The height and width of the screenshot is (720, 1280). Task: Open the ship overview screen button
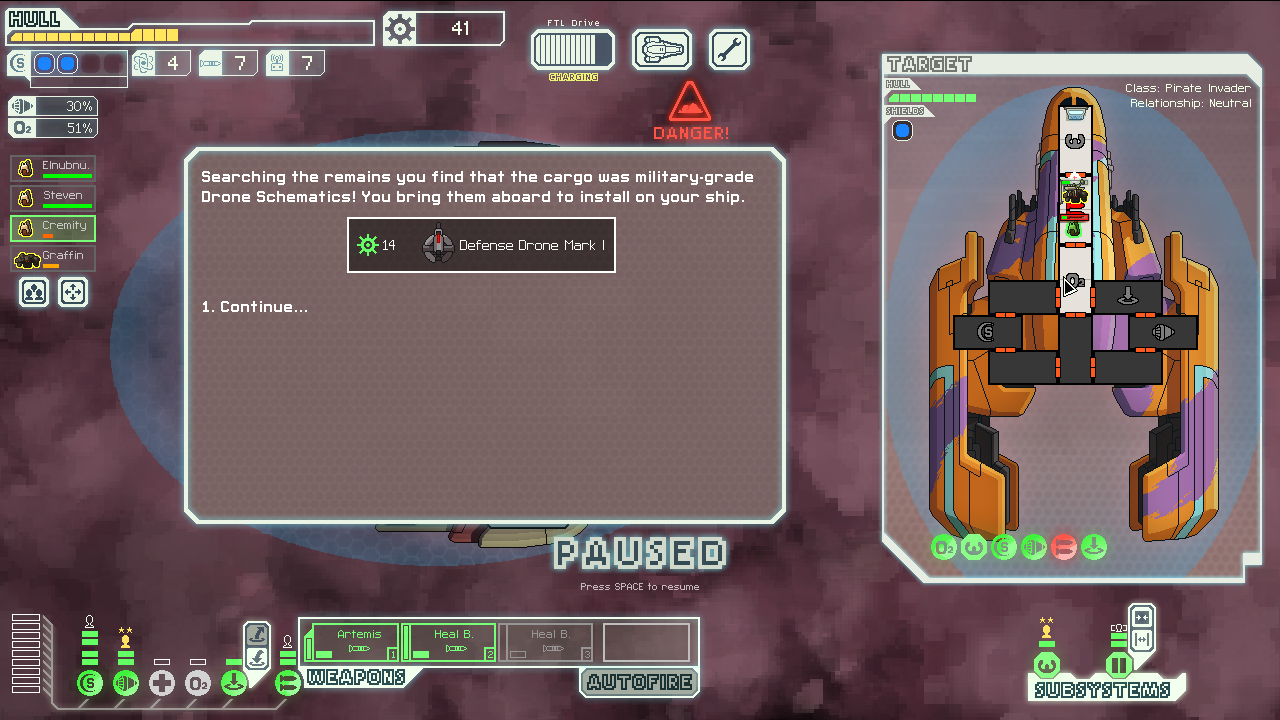pos(661,49)
